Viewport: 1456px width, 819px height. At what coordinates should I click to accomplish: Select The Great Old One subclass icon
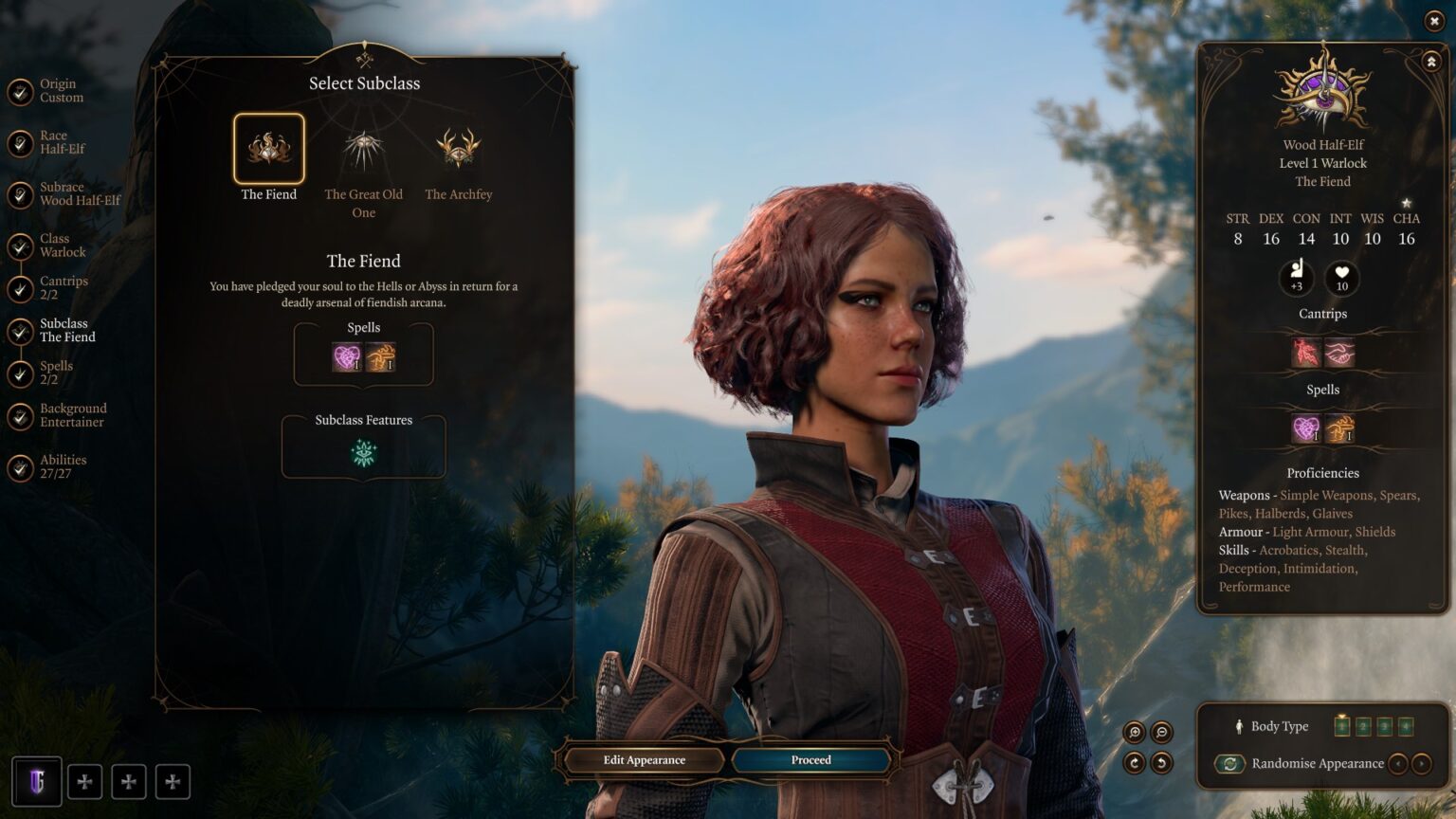click(x=363, y=147)
